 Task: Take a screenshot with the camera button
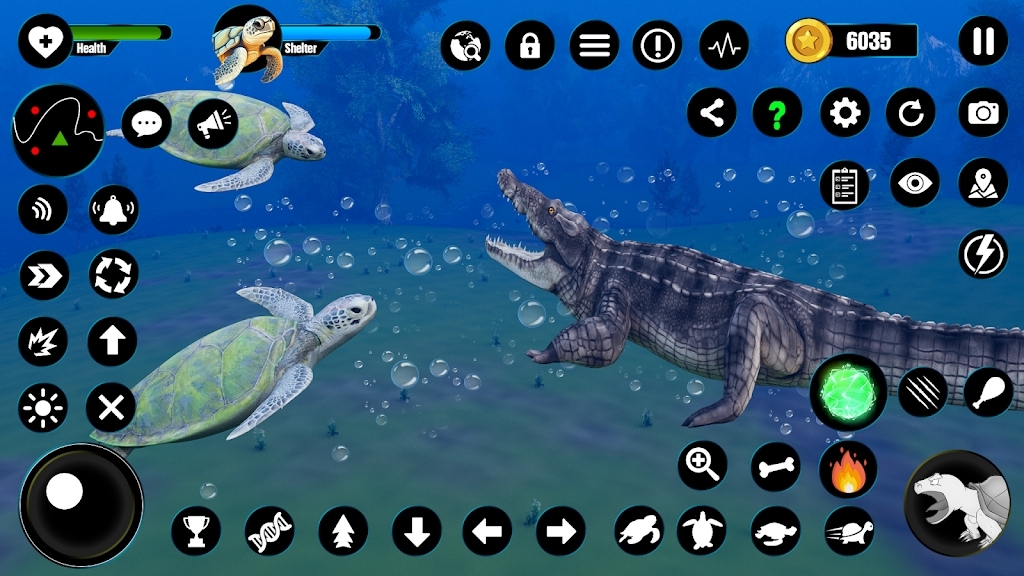point(983,113)
